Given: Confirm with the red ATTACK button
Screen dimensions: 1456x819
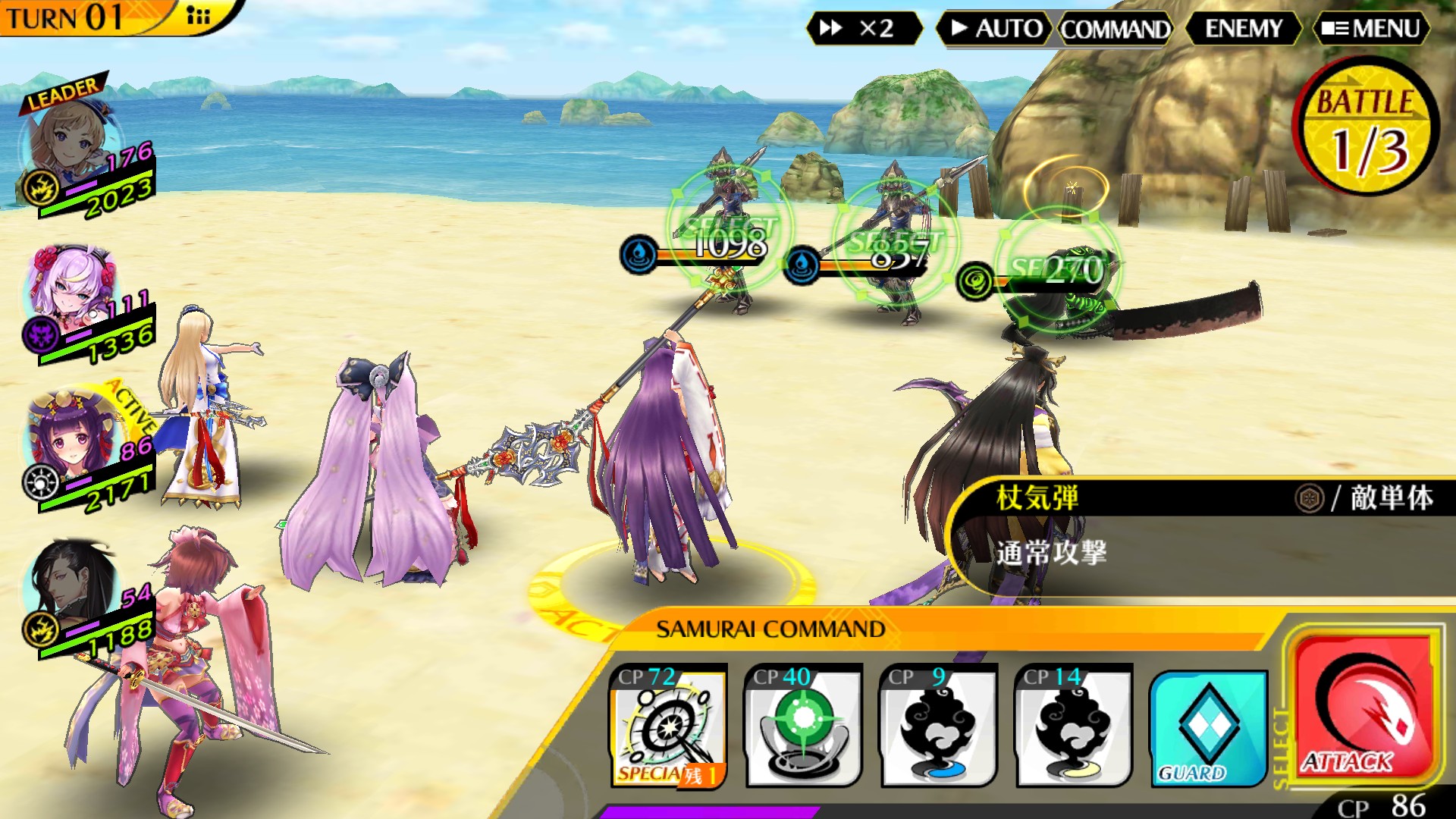Looking at the screenshot, I should [x=1363, y=708].
